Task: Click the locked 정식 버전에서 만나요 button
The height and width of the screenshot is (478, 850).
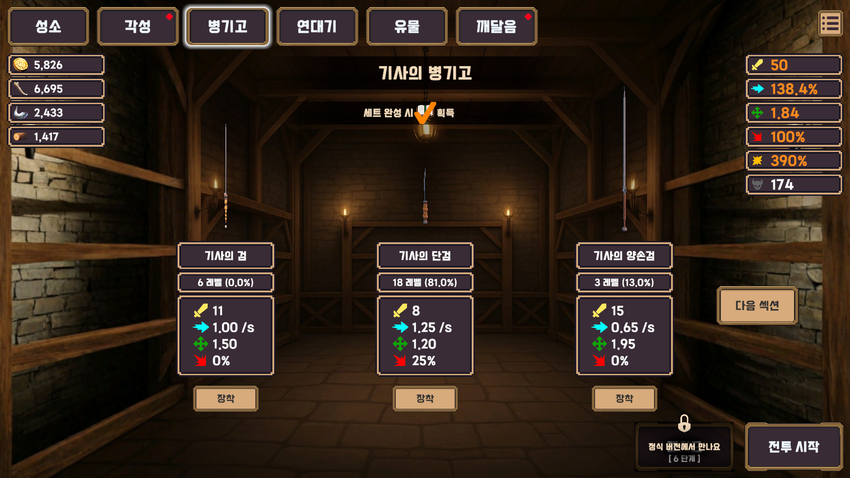Action: tap(684, 446)
